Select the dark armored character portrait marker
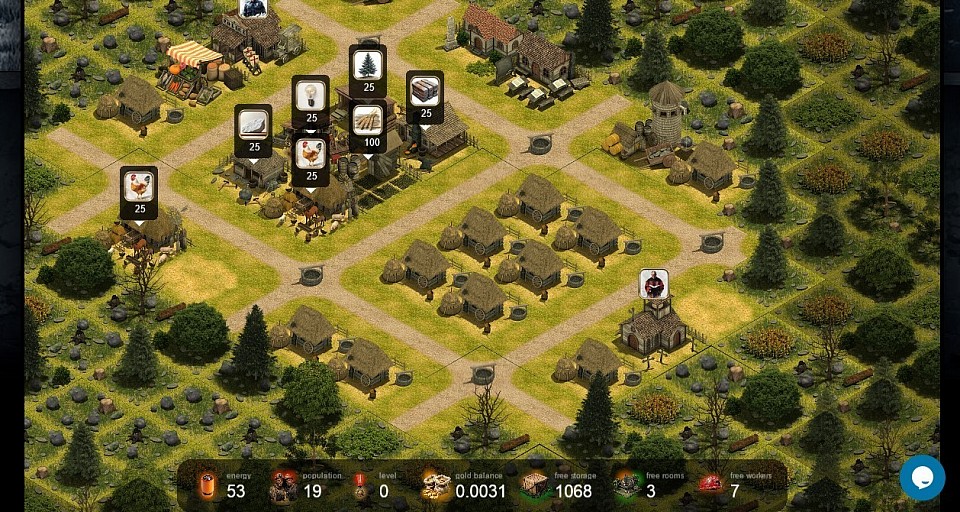 (x=253, y=8)
